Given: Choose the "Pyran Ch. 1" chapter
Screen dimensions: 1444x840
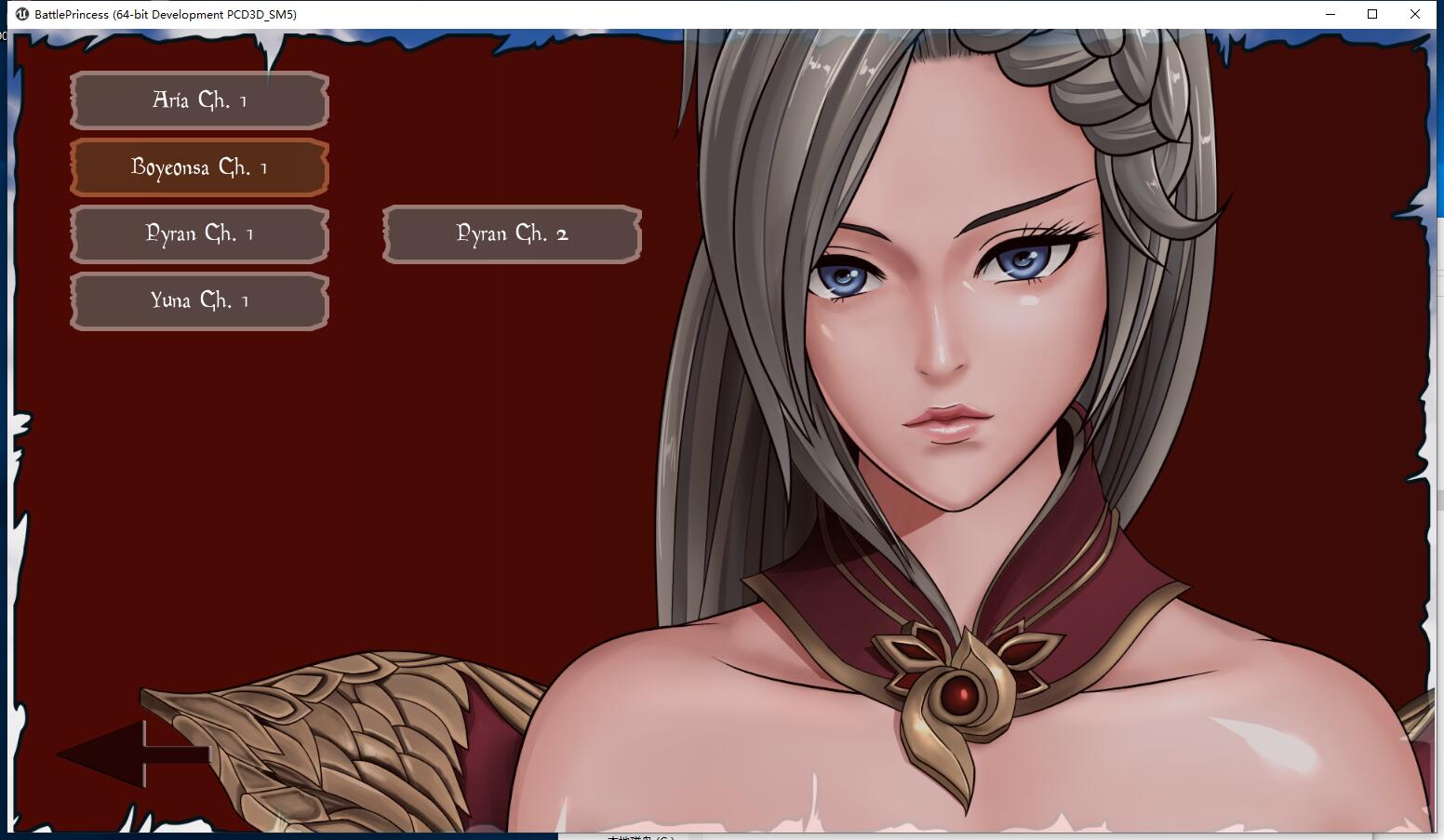Looking at the screenshot, I should coord(198,233).
